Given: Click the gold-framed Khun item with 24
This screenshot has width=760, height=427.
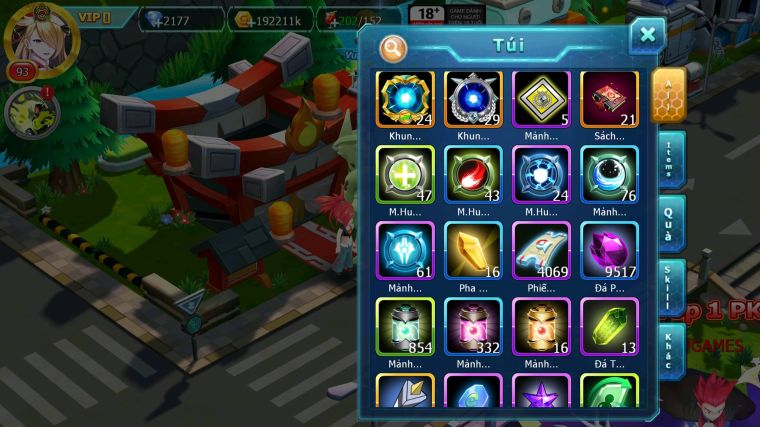Looking at the screenshot, I should 405,99.
